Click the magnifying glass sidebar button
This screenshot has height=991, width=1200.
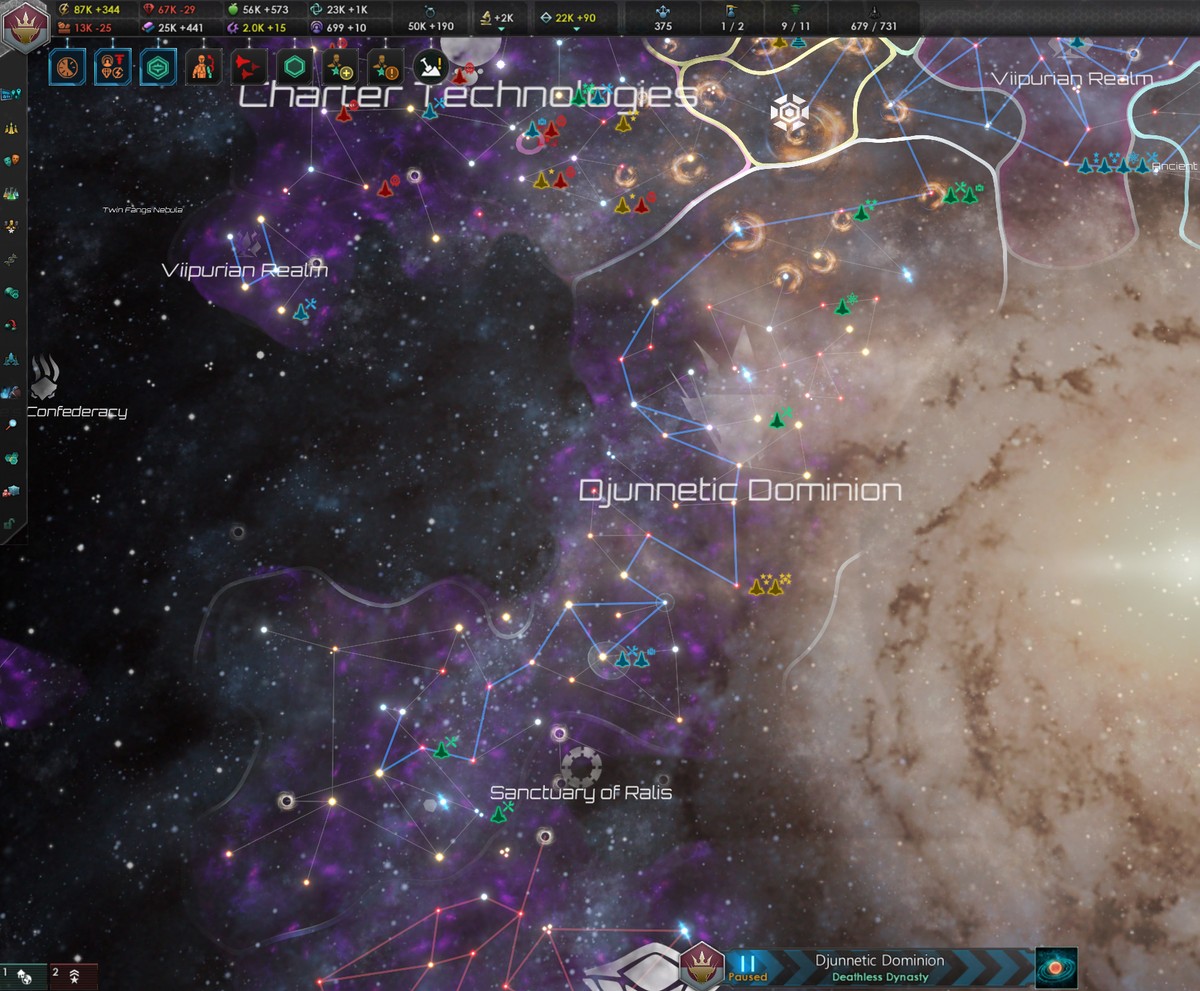(x=12, y=424)
